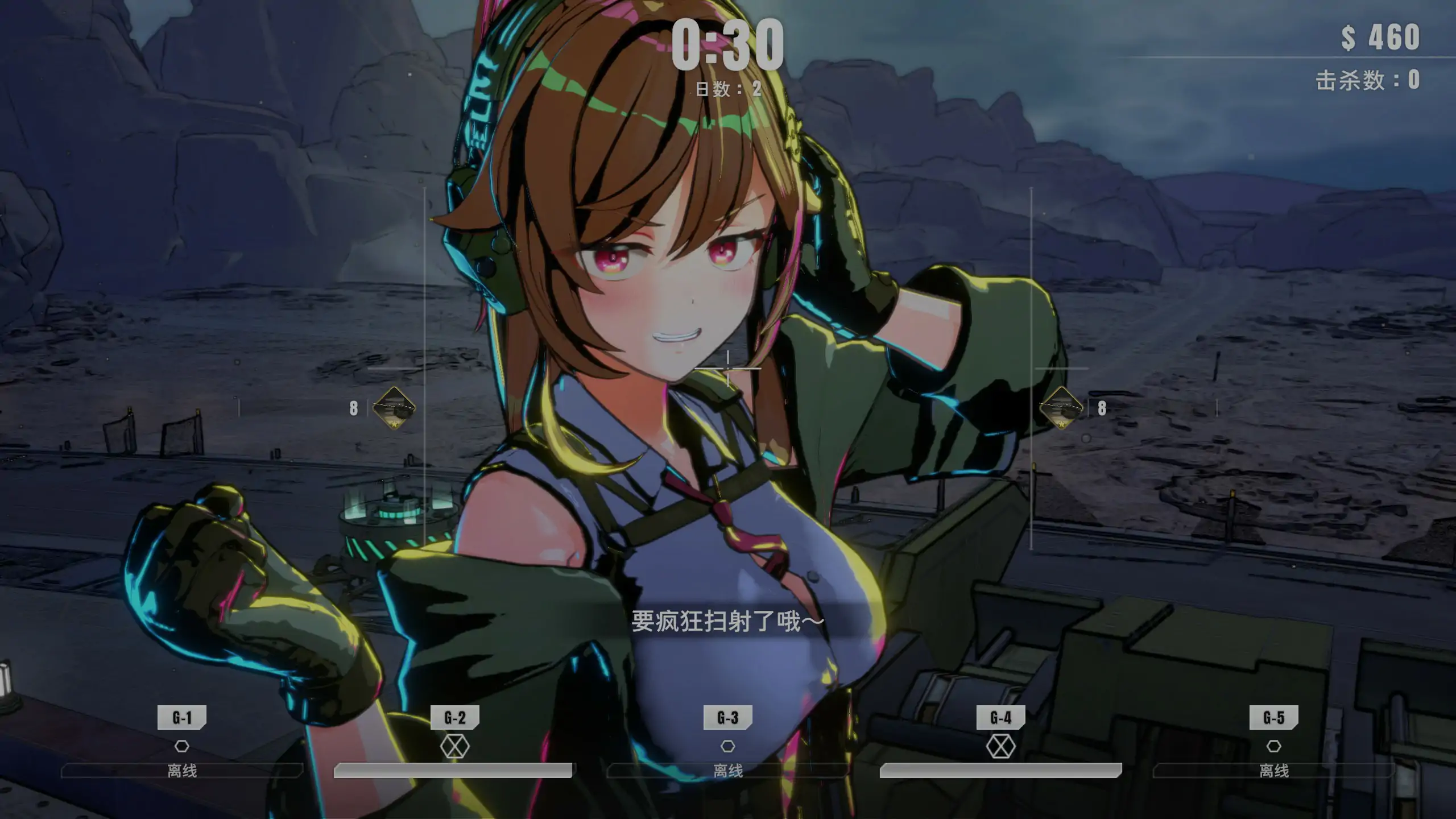The width and height of the screenshot is (1456, 819).
Task: Select the G-1 turret label
Action: [x=182, y=718]
